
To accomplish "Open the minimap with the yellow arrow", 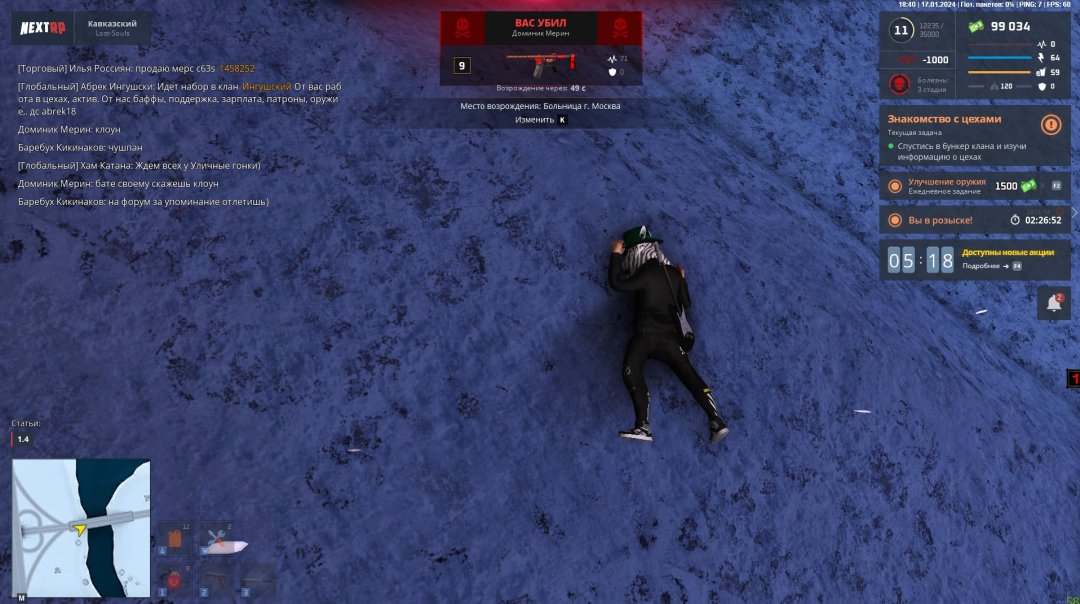I will click(x=81, y=514).
